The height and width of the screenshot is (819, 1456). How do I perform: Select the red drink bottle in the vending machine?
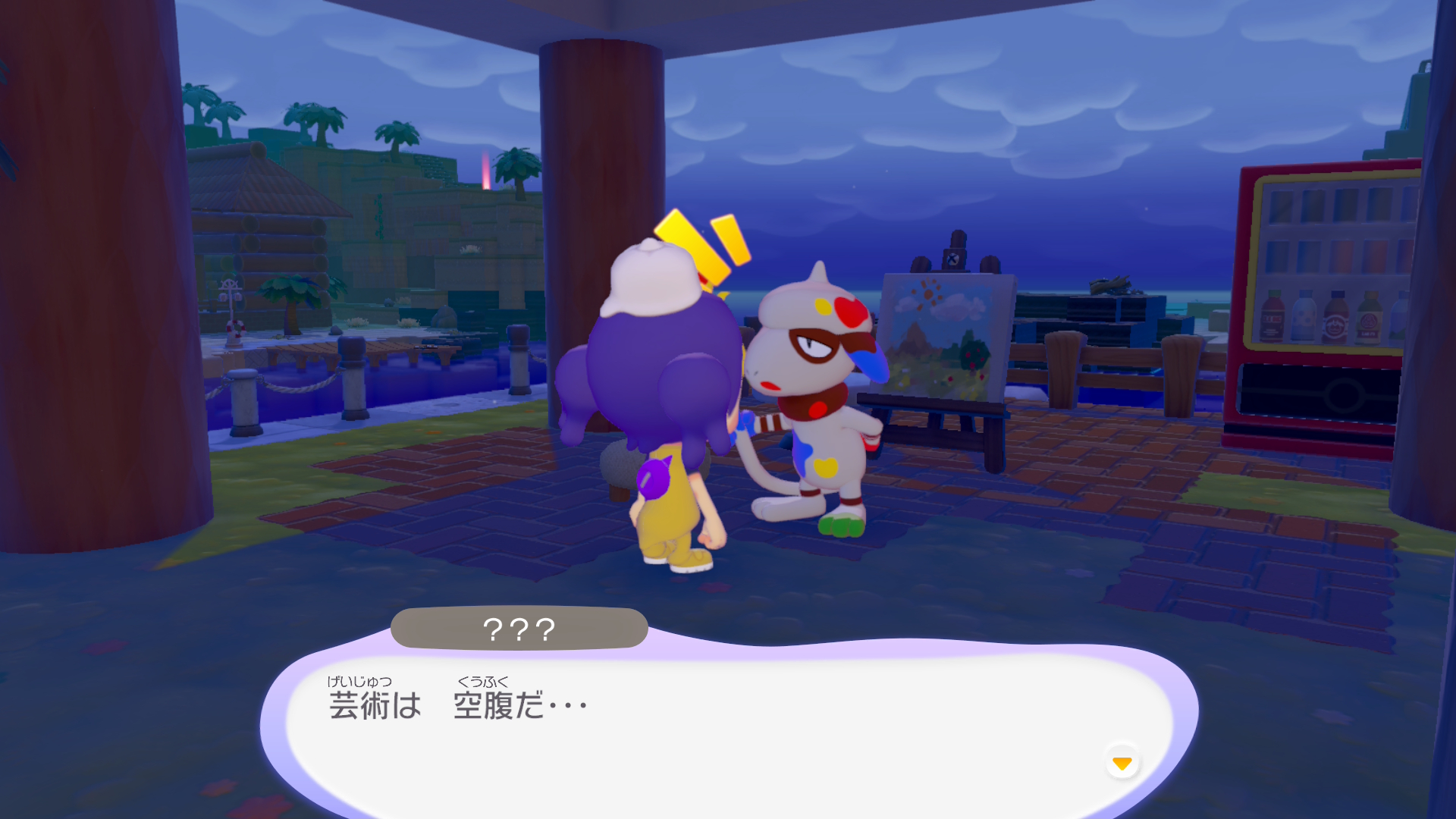(1272, 315)
